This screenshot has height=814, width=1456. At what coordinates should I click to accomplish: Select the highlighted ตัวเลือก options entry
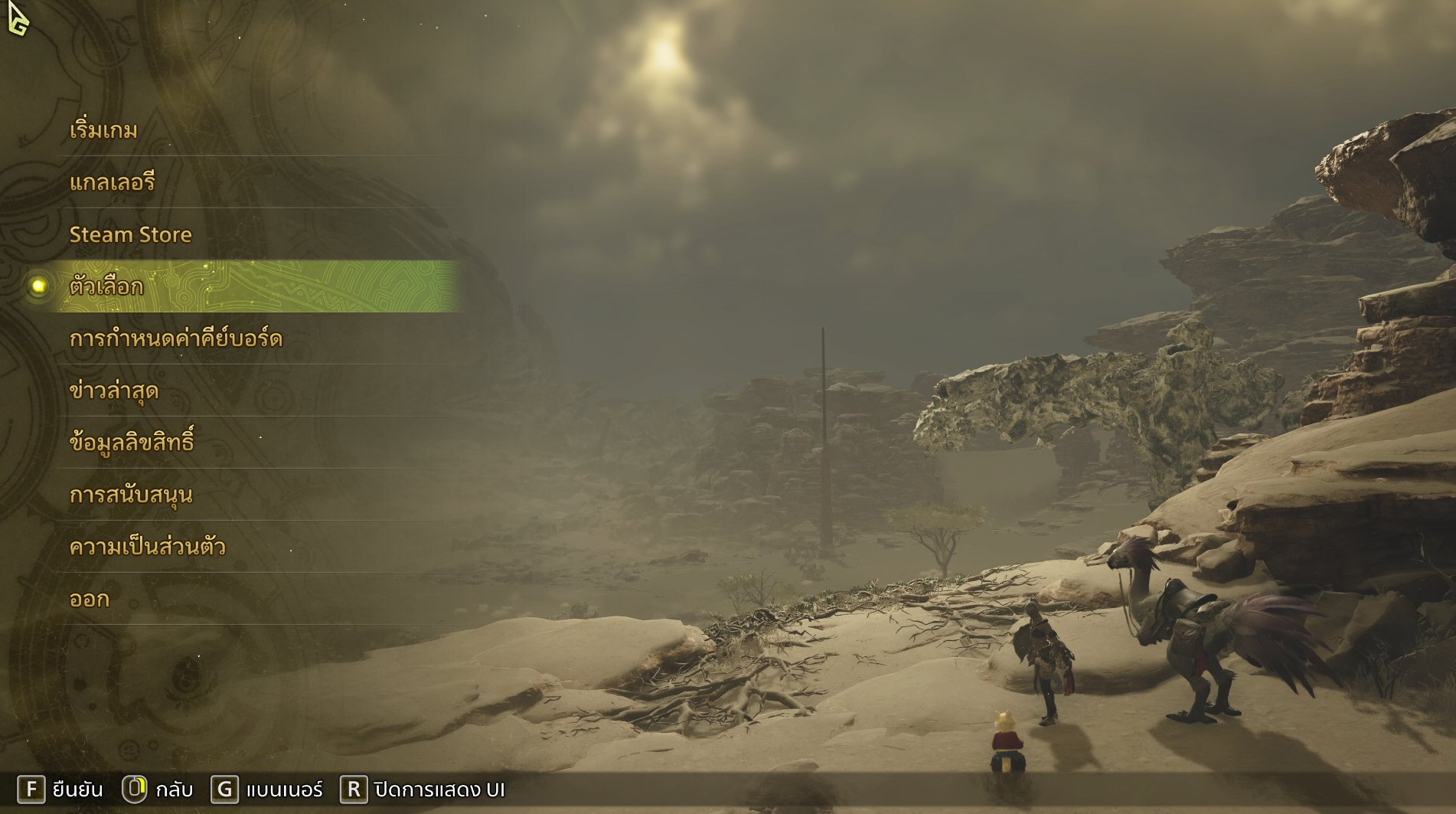pos(106,286)
